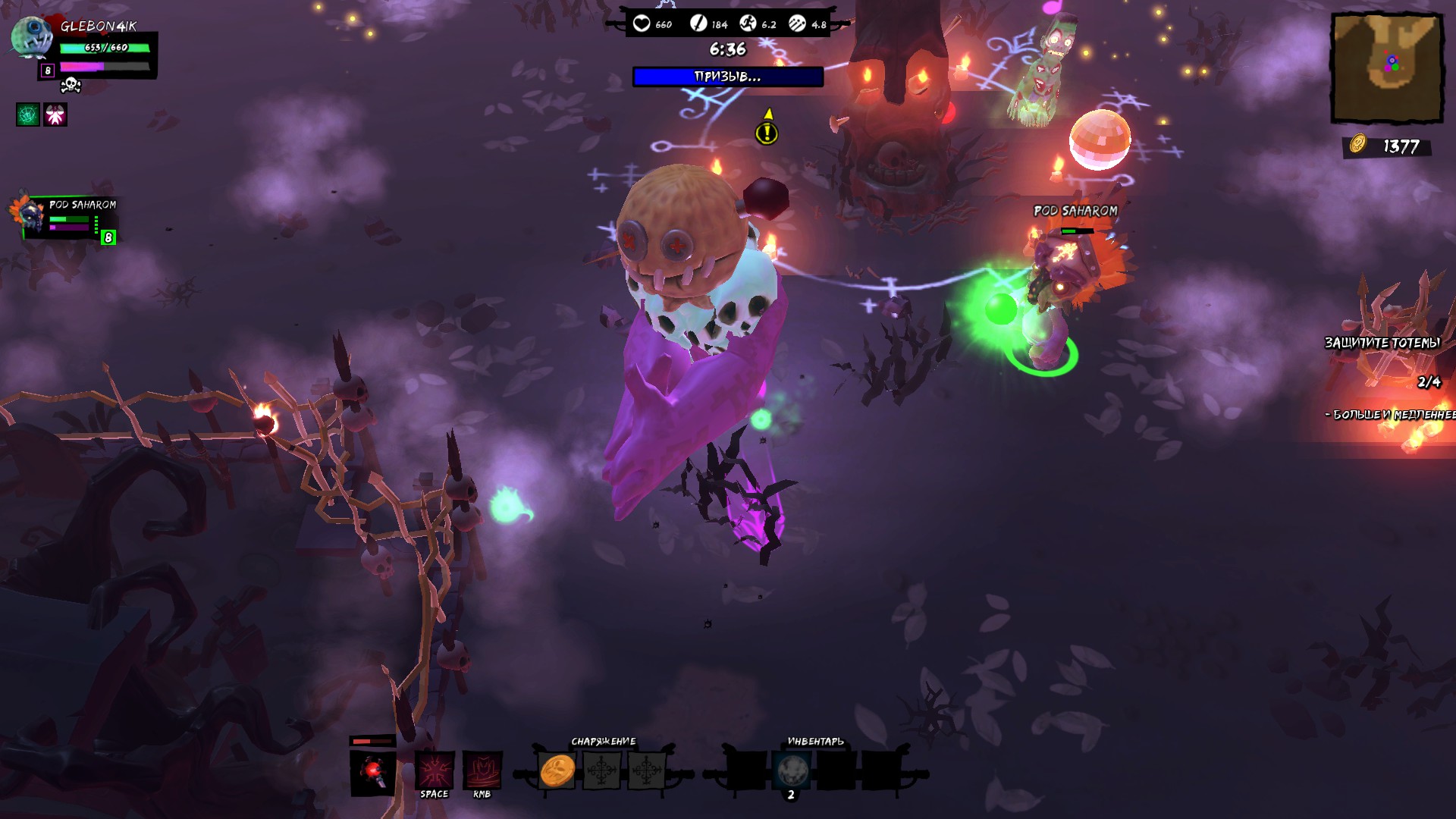Click the green buff icon under the portrait
Image resolution: width=1456 pixels, height=819 pixels.
(x=27, y=115)
